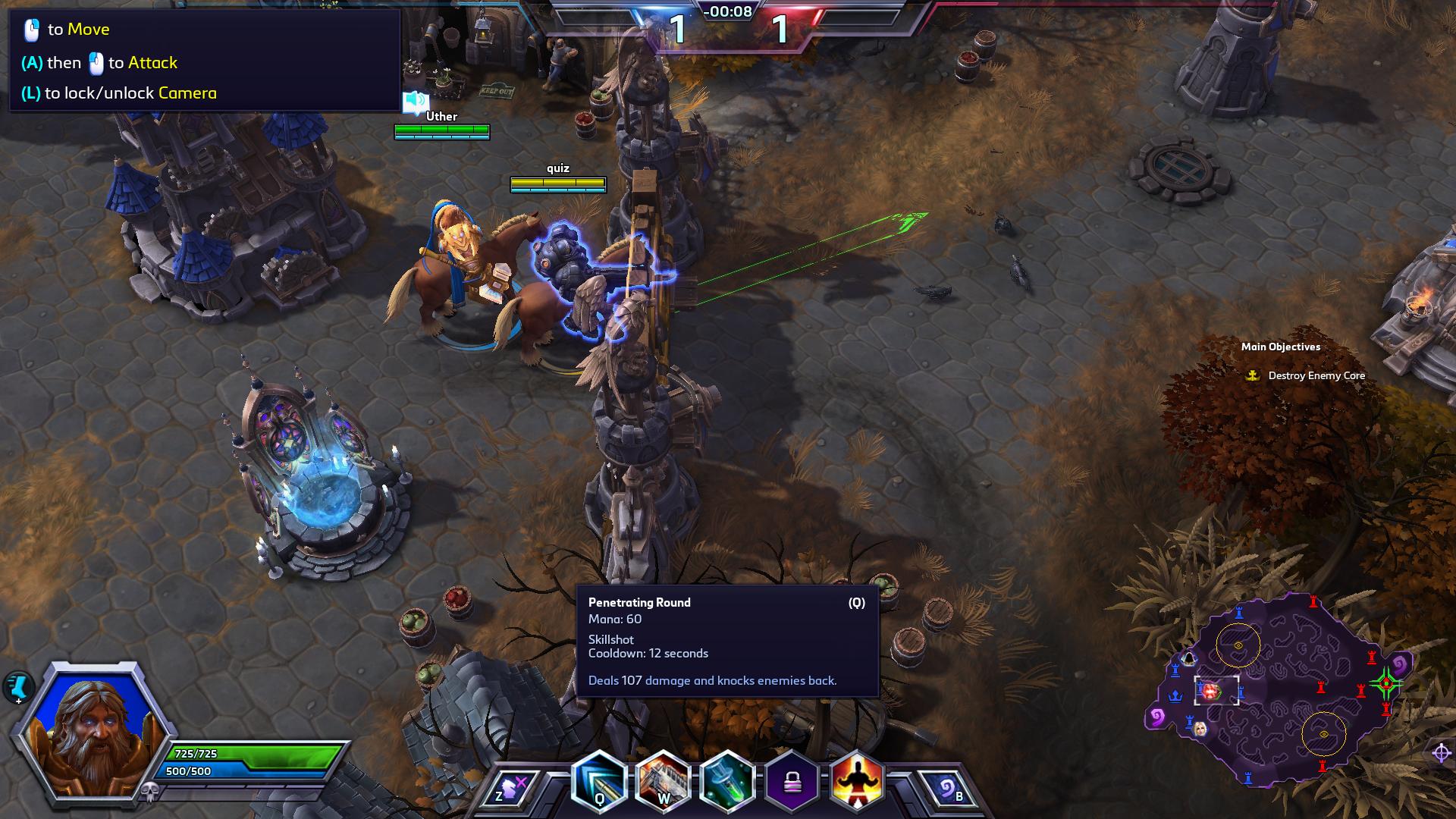The width and height of the screenshot is (1456, 819).
Task: Click the upper yellow watchtower circle on minimap
Action: (x=1238, y=645)
